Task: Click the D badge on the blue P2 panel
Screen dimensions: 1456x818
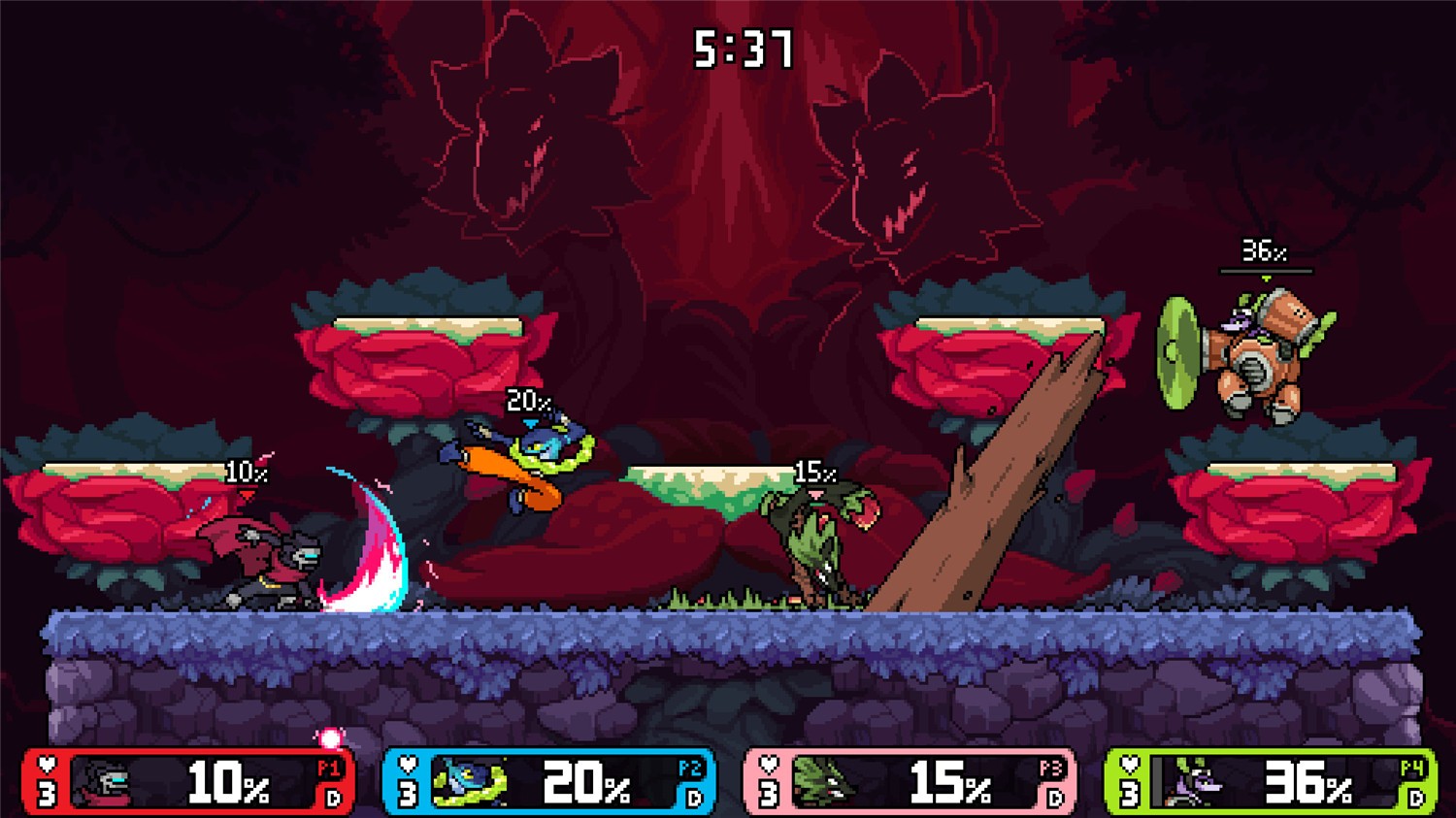Action: pyautogui.click(x=693, y=798)
